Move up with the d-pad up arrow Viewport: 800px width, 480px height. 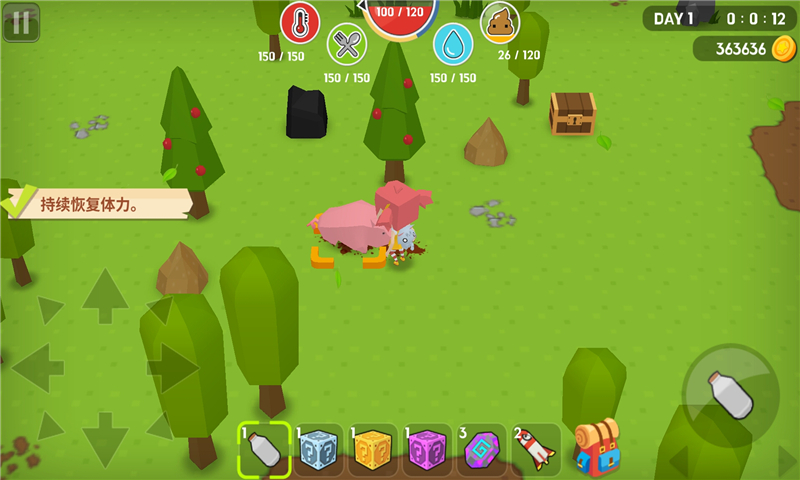tap(105, 296)
